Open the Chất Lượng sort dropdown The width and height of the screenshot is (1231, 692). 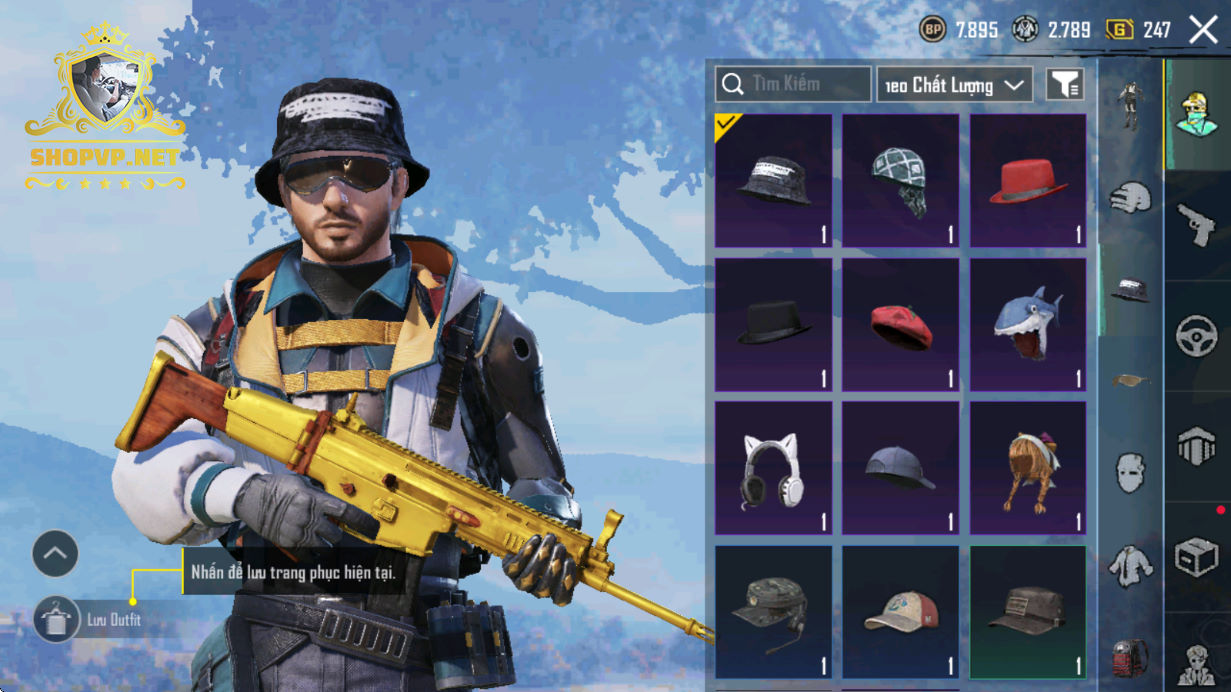click(954, 85)
